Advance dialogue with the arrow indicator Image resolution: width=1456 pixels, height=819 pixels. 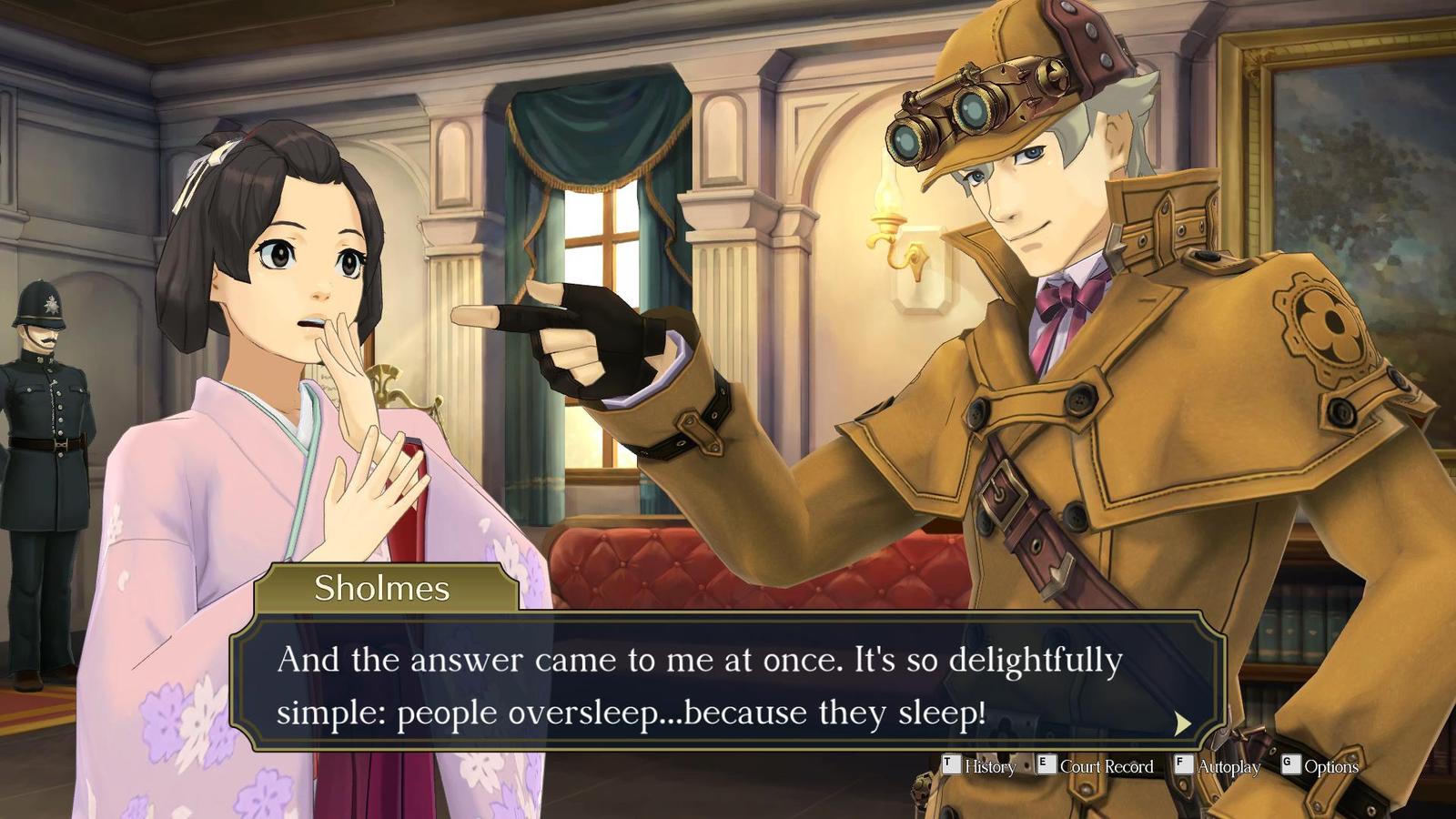coord(1182,723)
